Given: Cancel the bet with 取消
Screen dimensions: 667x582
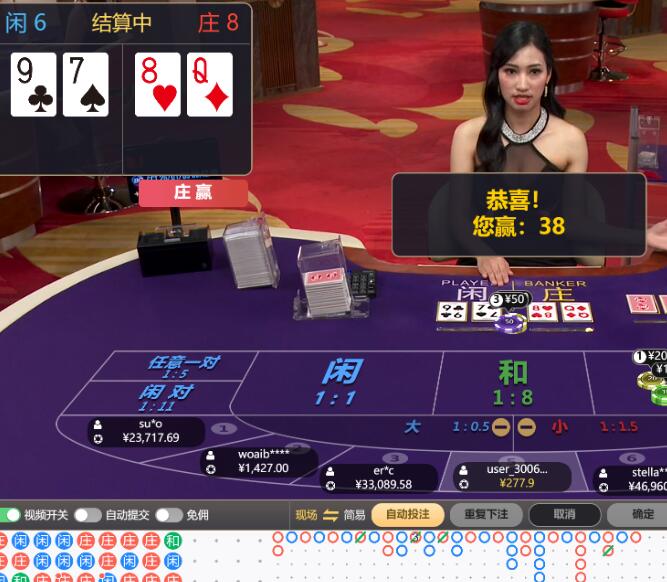Looking at the screenshot, I should pos(564,515).
